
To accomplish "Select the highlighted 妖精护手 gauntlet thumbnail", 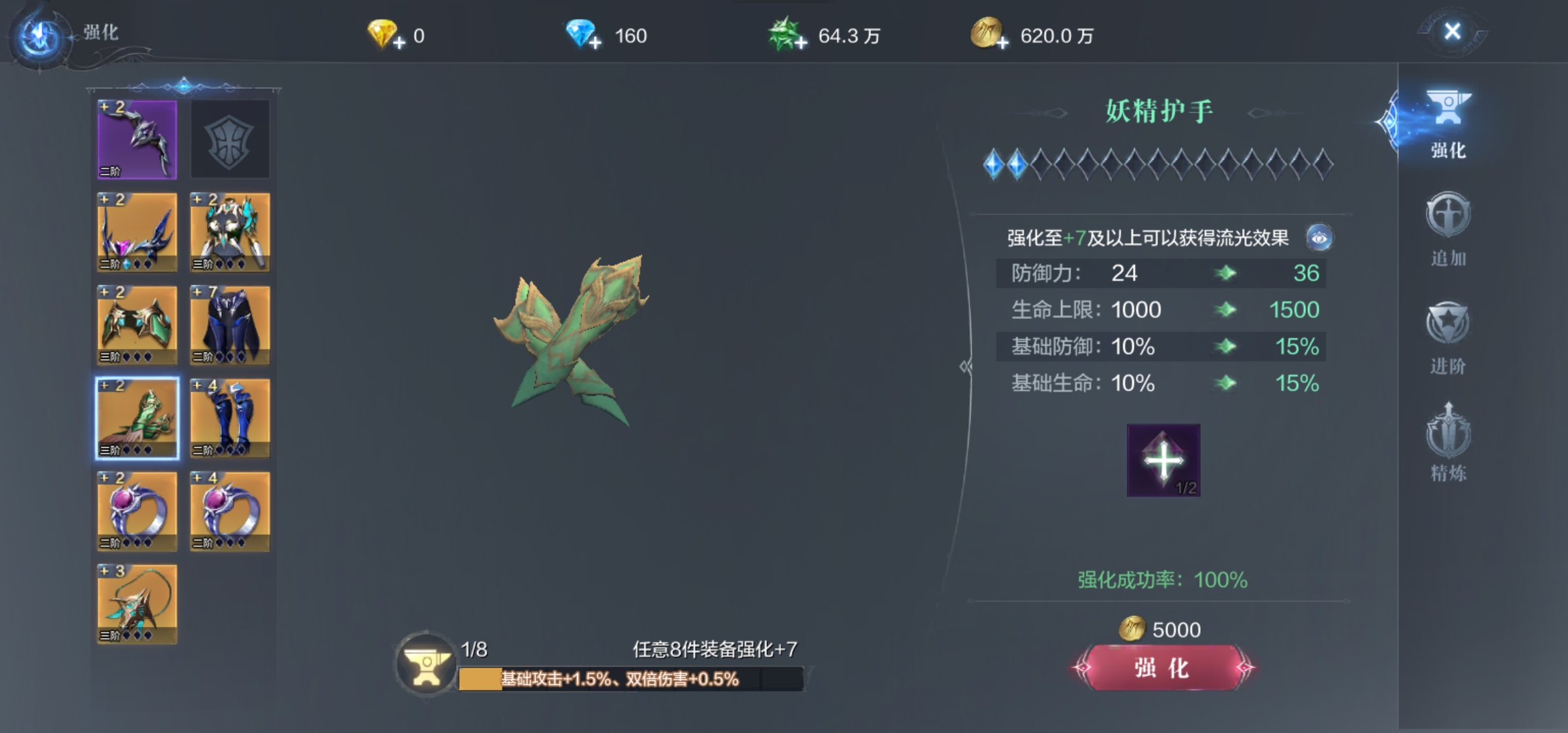I will pyautogui.click(x=136, y=419).
